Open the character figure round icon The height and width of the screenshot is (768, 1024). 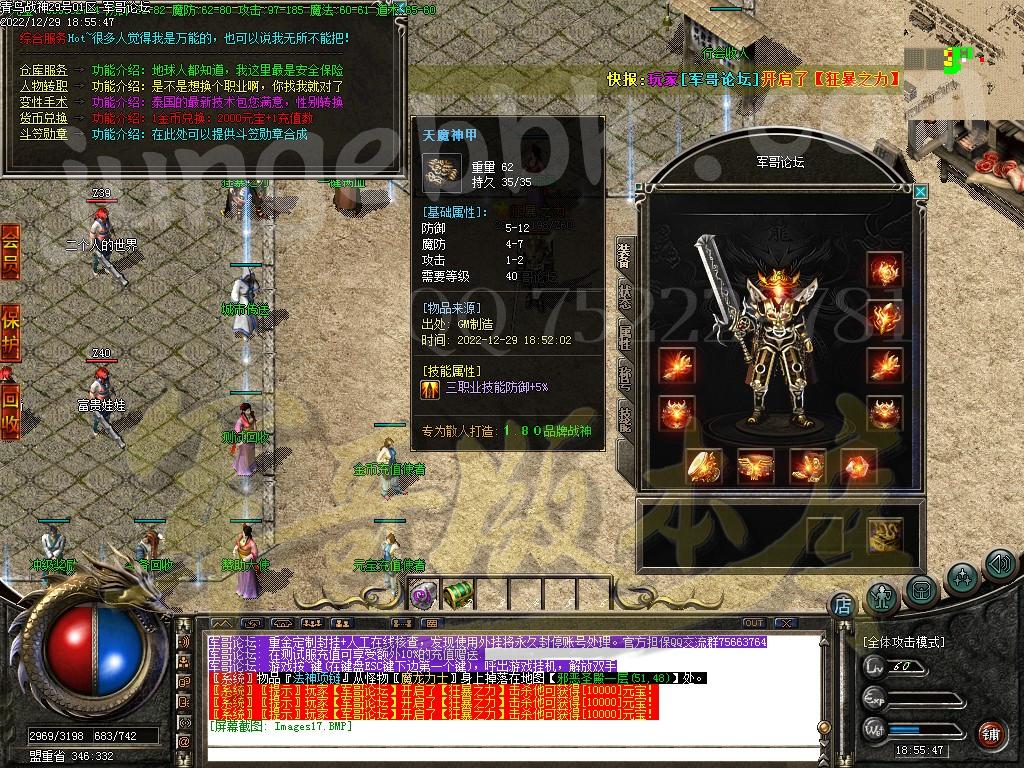click(882, 596)
